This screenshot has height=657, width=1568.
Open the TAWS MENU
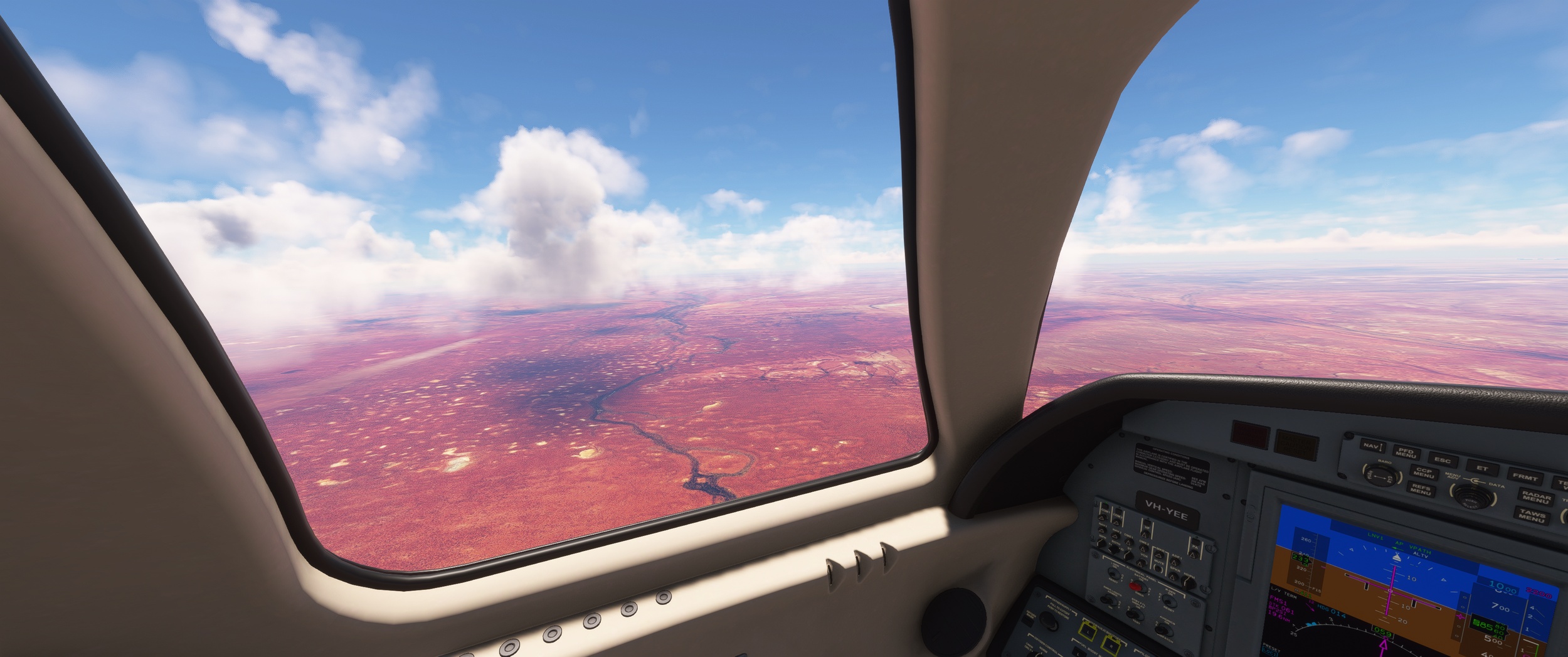(1532, 516)
